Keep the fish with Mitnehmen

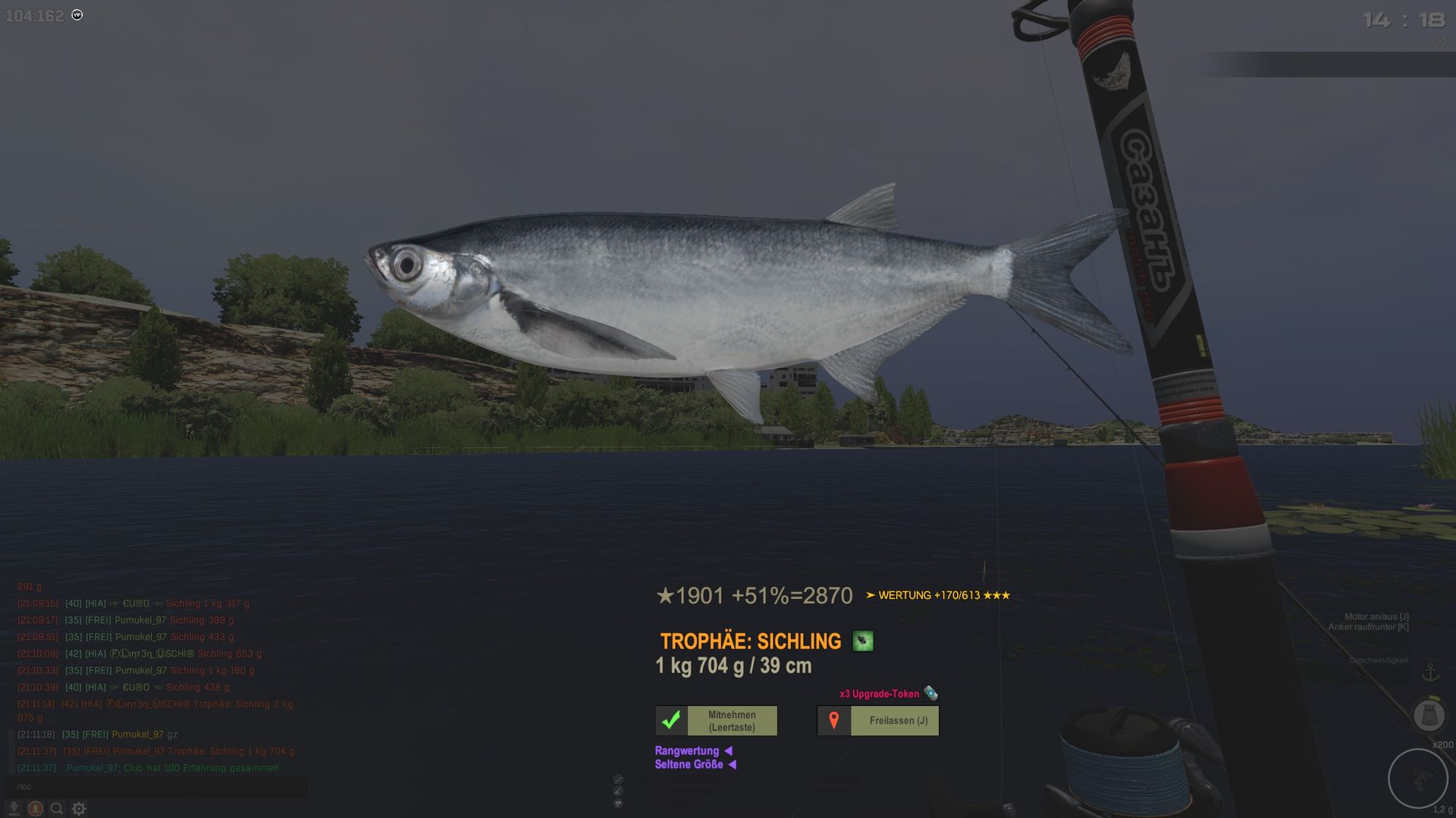[717, 720]
